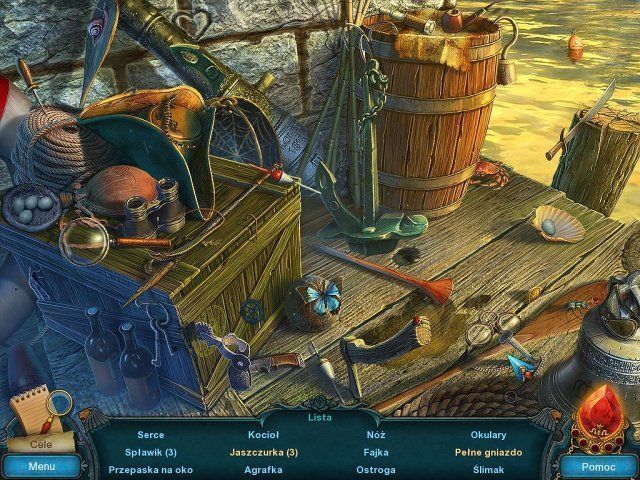Select the Serce list entry
The image size is (640, 480).
point(151,435)
